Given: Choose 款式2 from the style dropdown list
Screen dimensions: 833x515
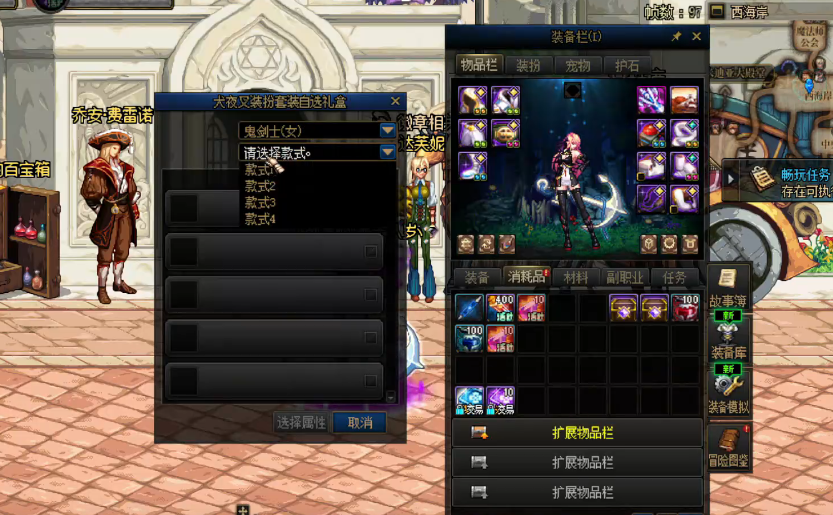Looking at the screenshot, I should pyautogui.click(x=260, y=186).
